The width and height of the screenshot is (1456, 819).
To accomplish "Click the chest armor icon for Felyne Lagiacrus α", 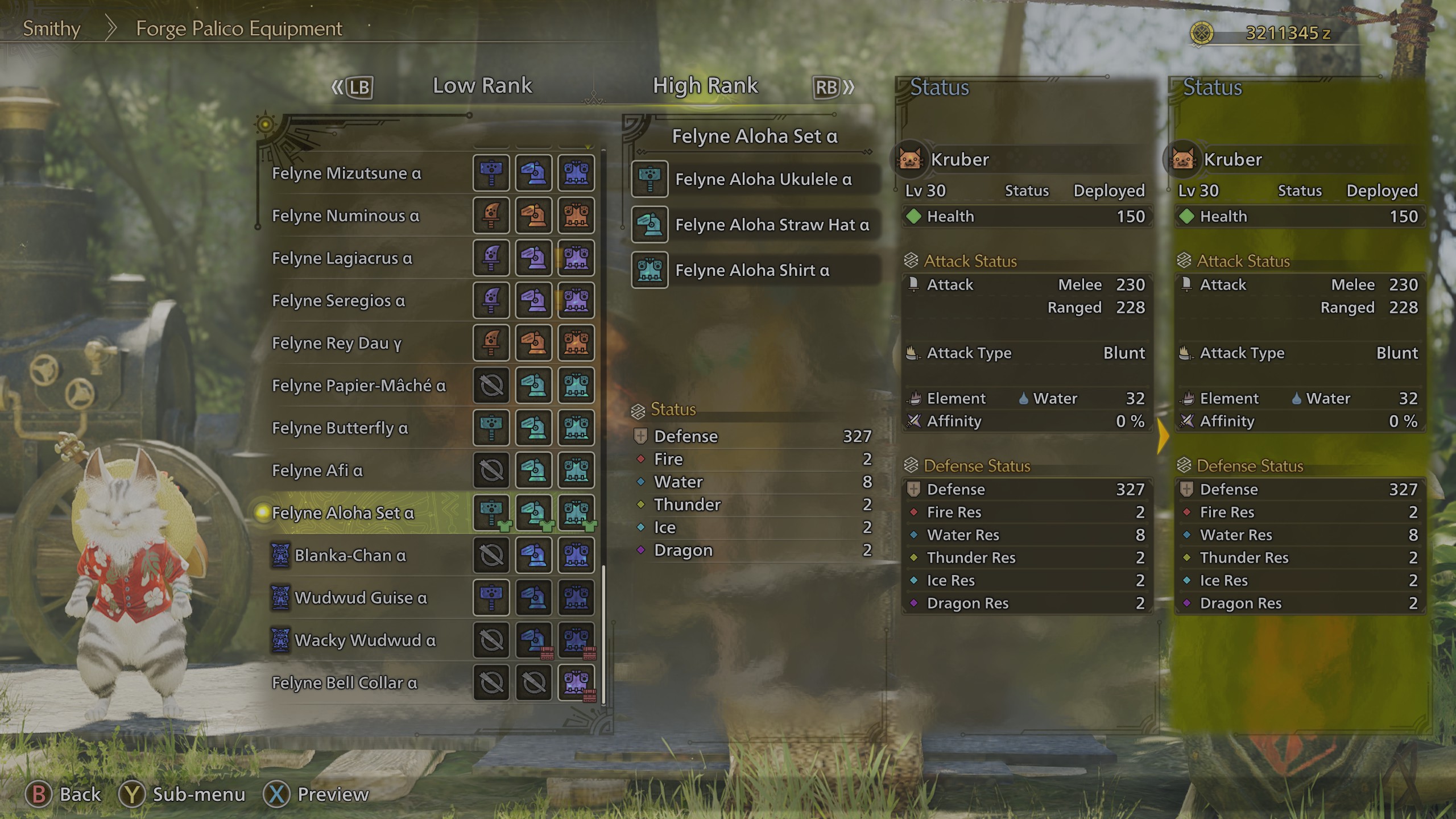I will (x=576, y=258).
